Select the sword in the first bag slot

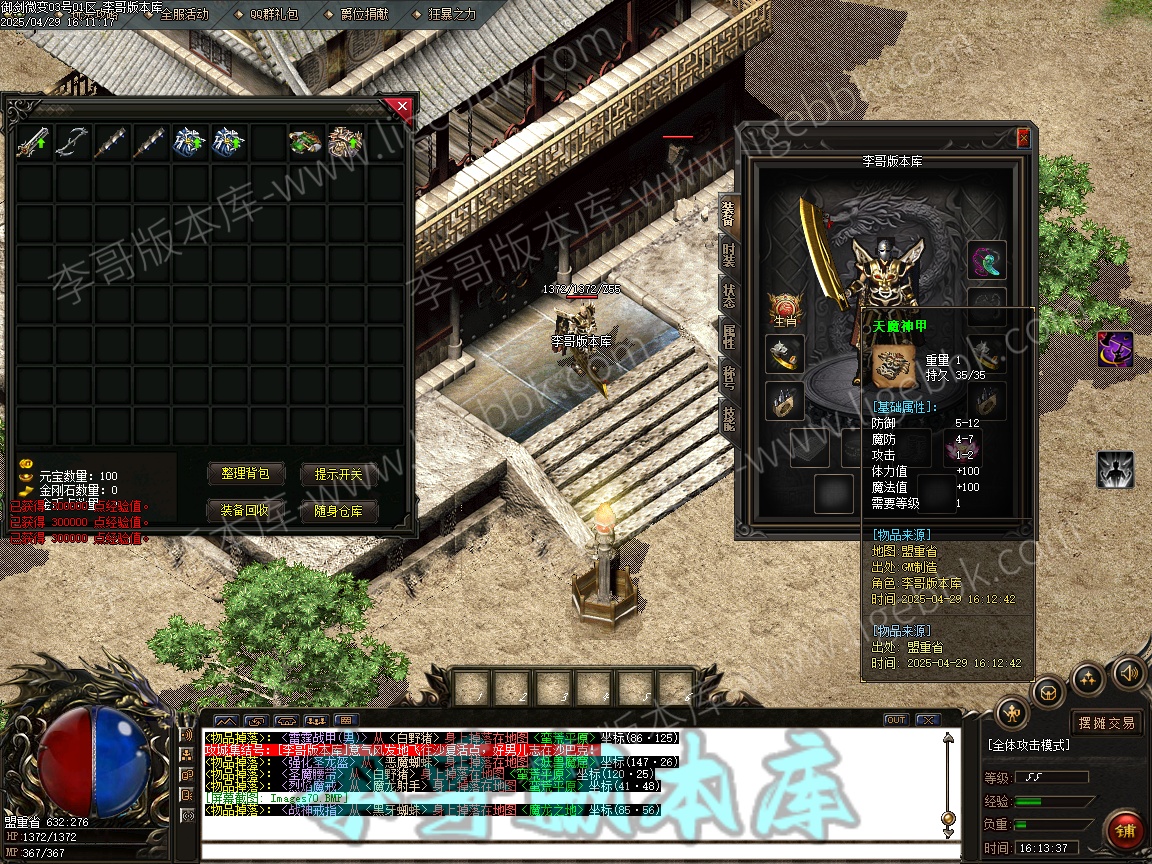pos(33,143)
